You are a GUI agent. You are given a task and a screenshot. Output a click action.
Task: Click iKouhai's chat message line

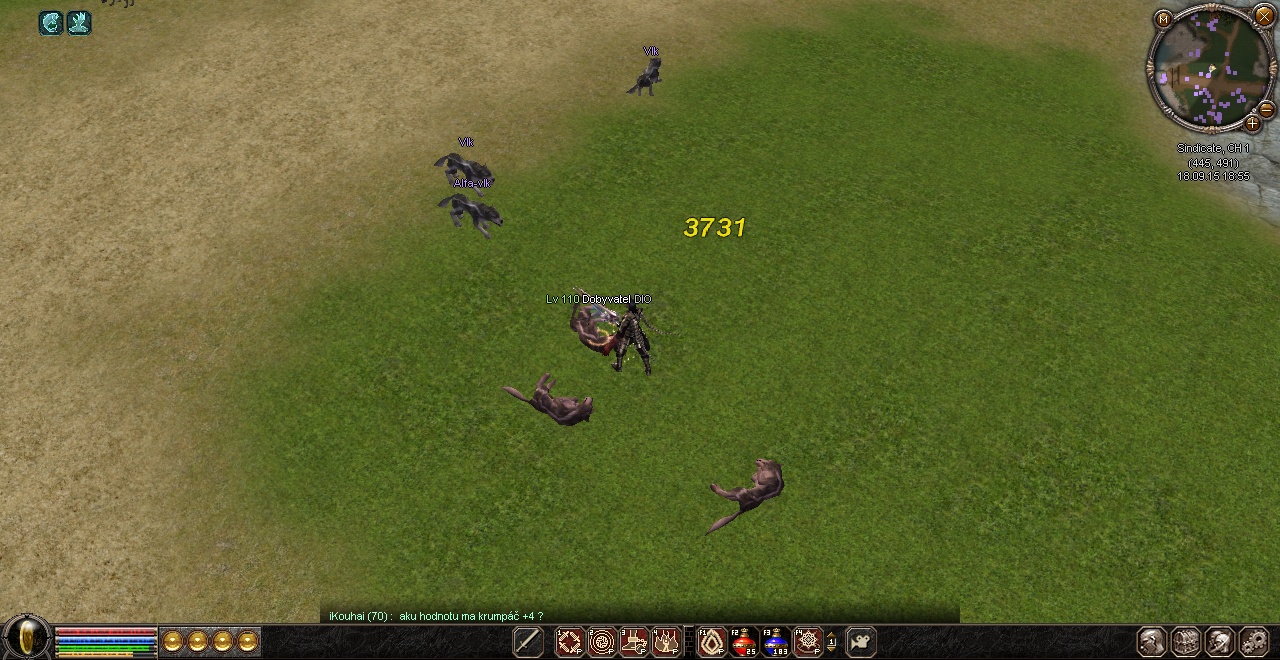pos(436,616)
